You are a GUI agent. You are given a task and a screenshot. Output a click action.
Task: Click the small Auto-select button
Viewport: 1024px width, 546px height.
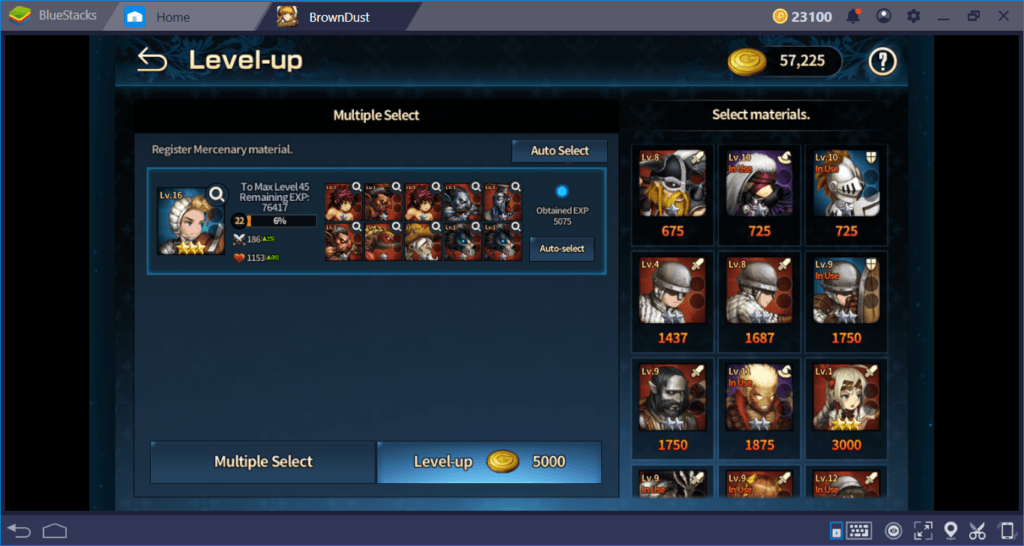pos(561,249)
